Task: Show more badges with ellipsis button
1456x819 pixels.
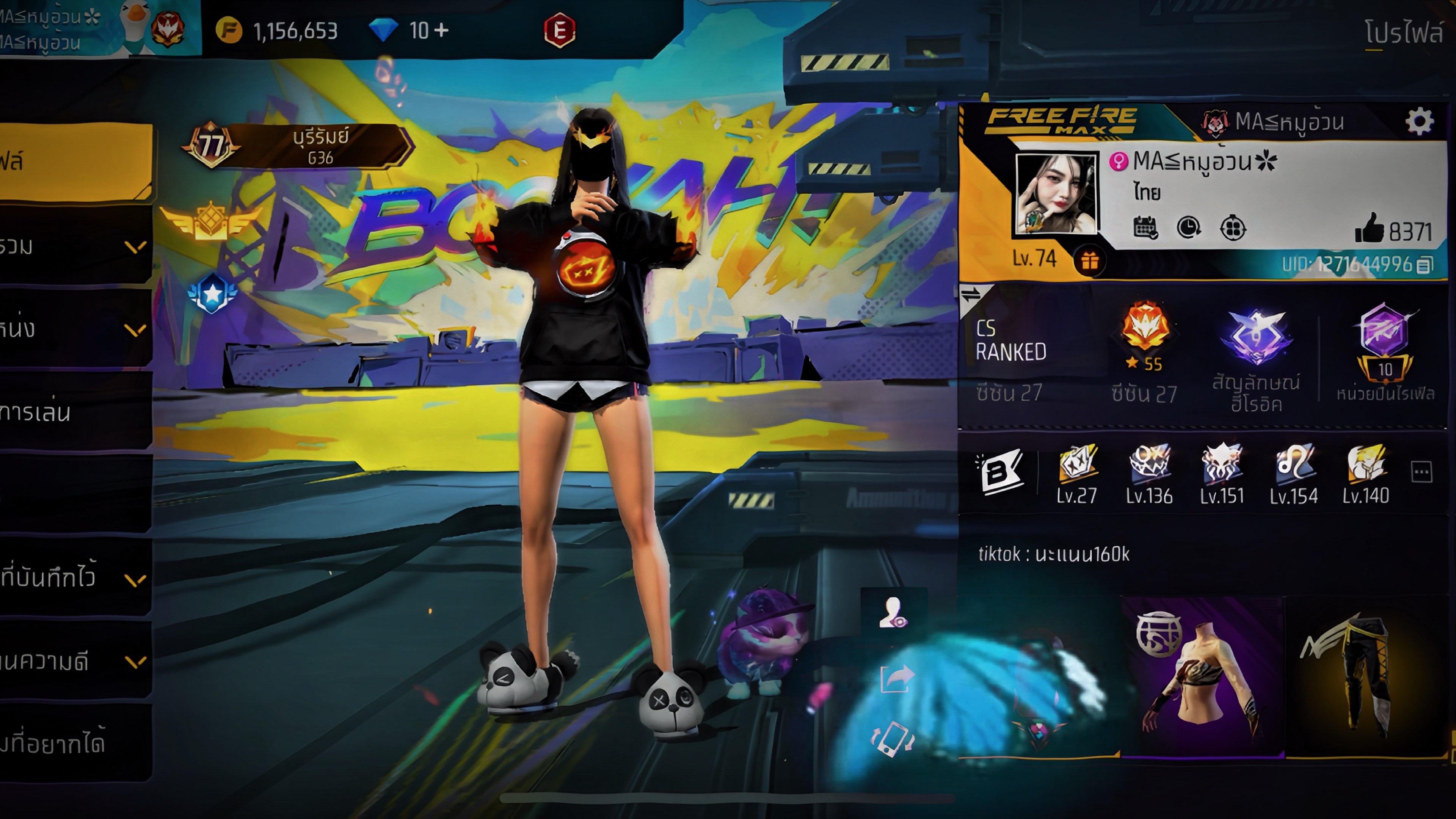Action: point(1421,471)
